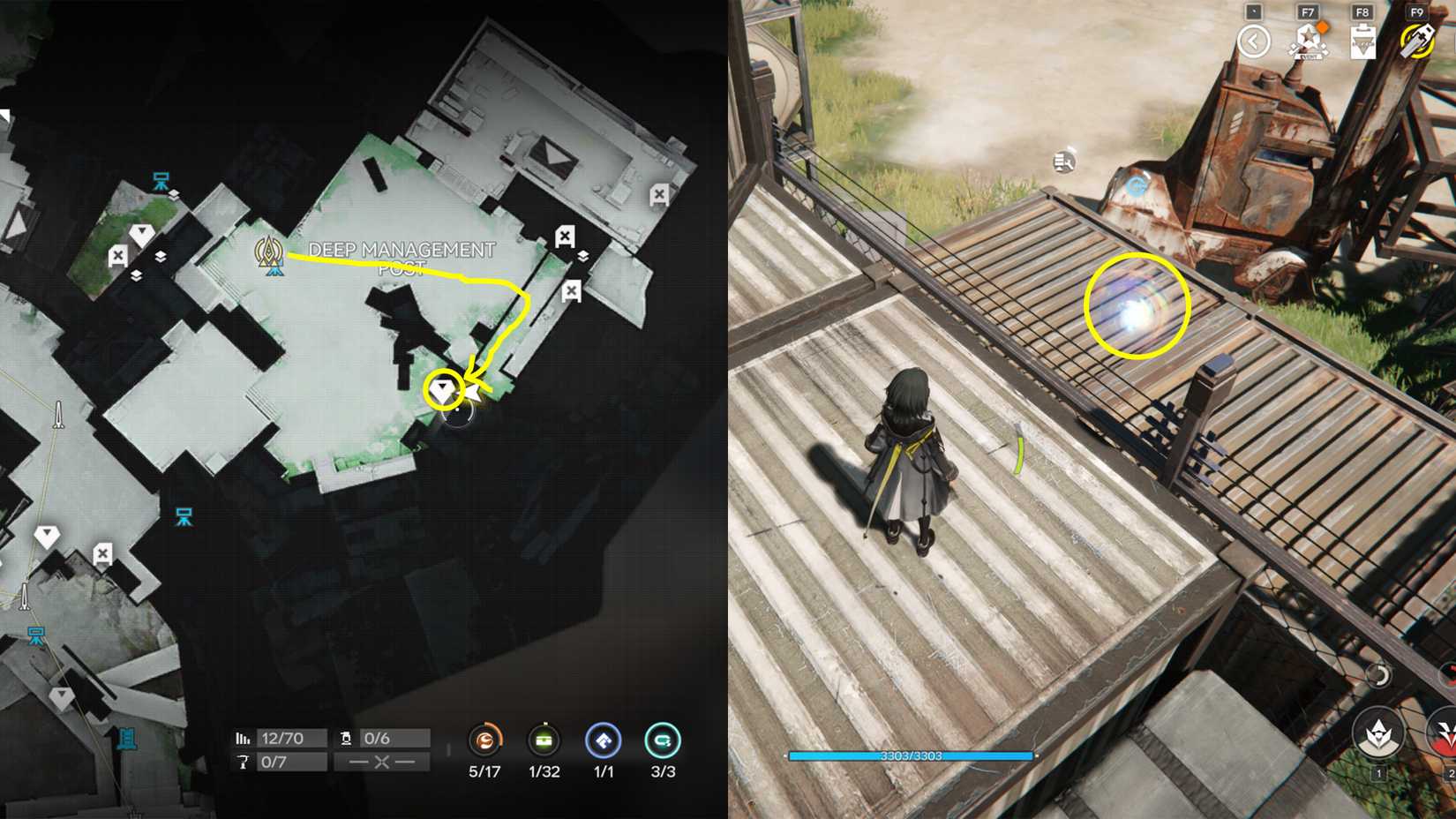Click the blue 3303/3303 health bar

coord(911,755)
